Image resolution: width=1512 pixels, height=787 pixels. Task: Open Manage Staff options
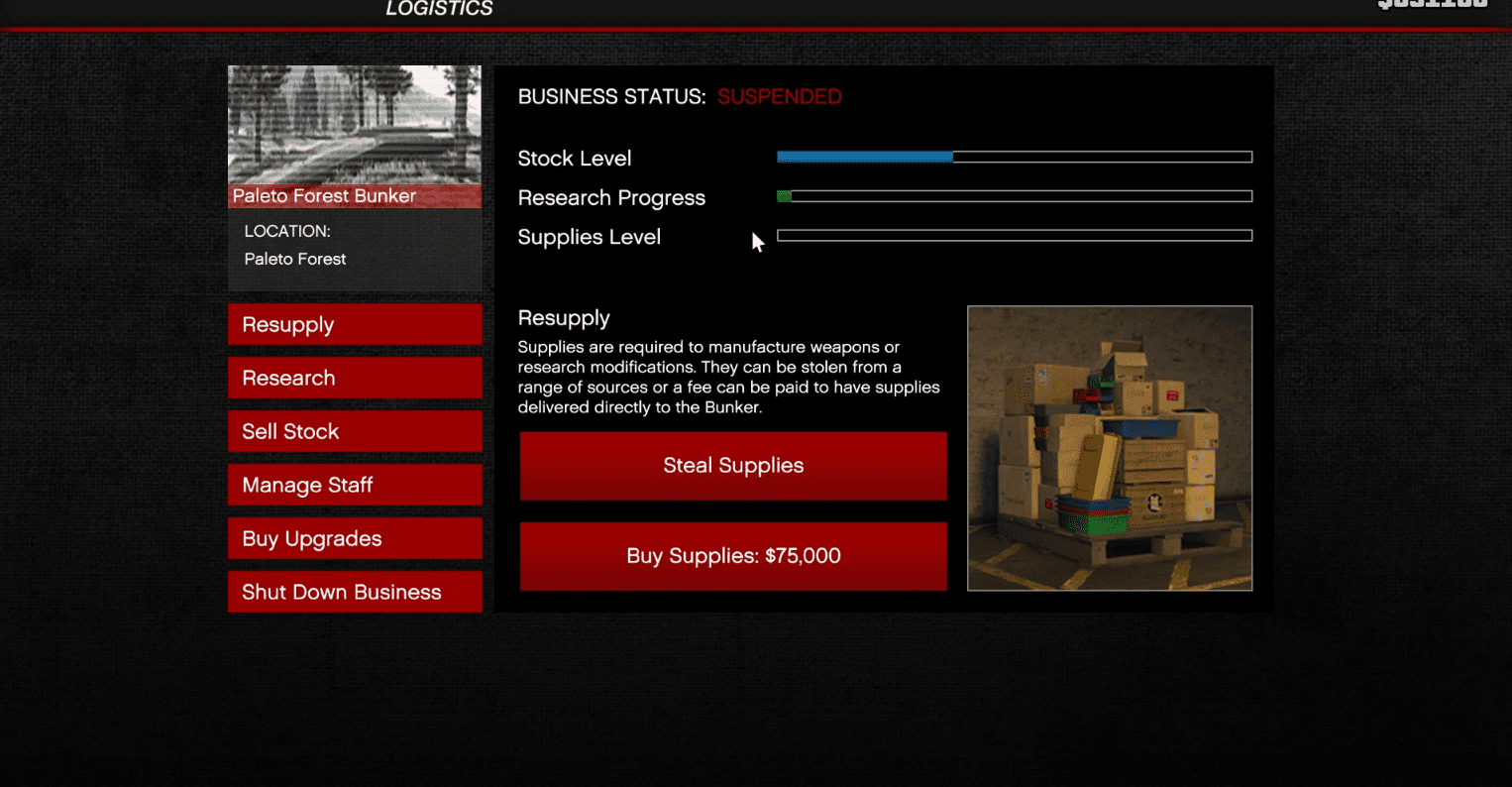point(354,485)
